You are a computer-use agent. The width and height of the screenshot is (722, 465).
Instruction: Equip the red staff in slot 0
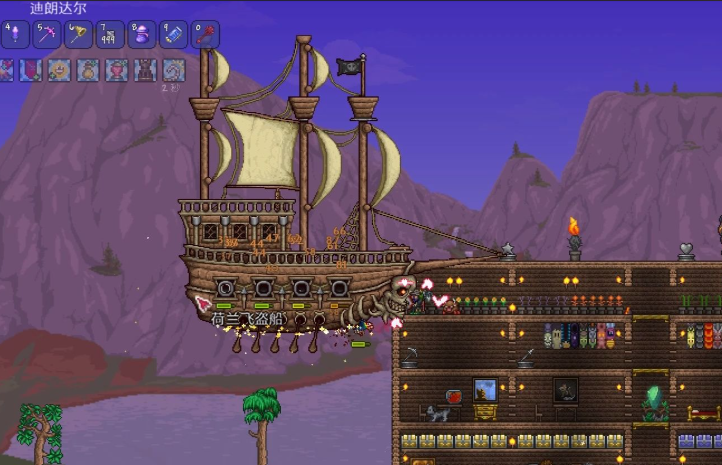(204, 35)
